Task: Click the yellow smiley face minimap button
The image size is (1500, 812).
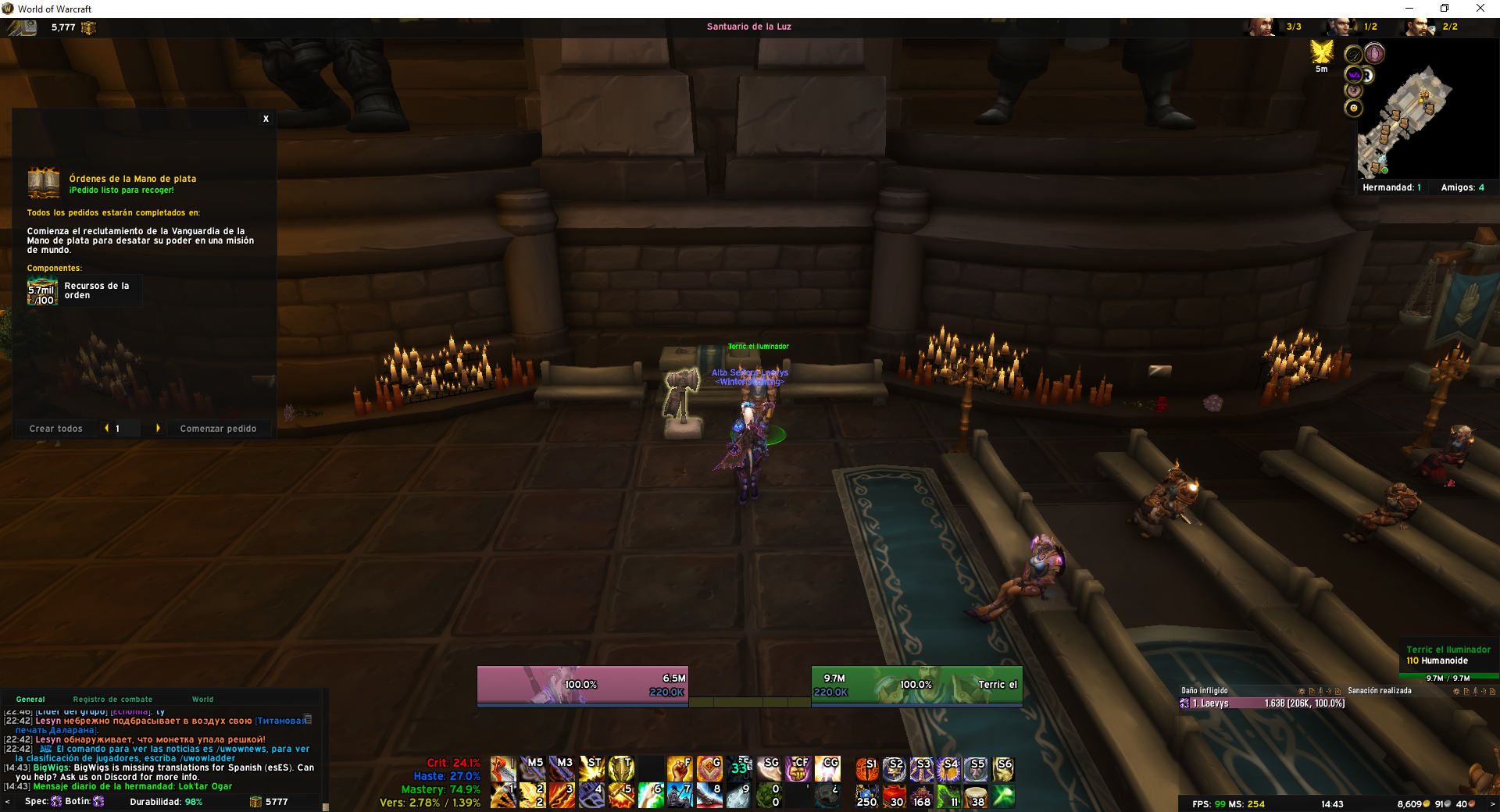Action: coord(1354,109)
